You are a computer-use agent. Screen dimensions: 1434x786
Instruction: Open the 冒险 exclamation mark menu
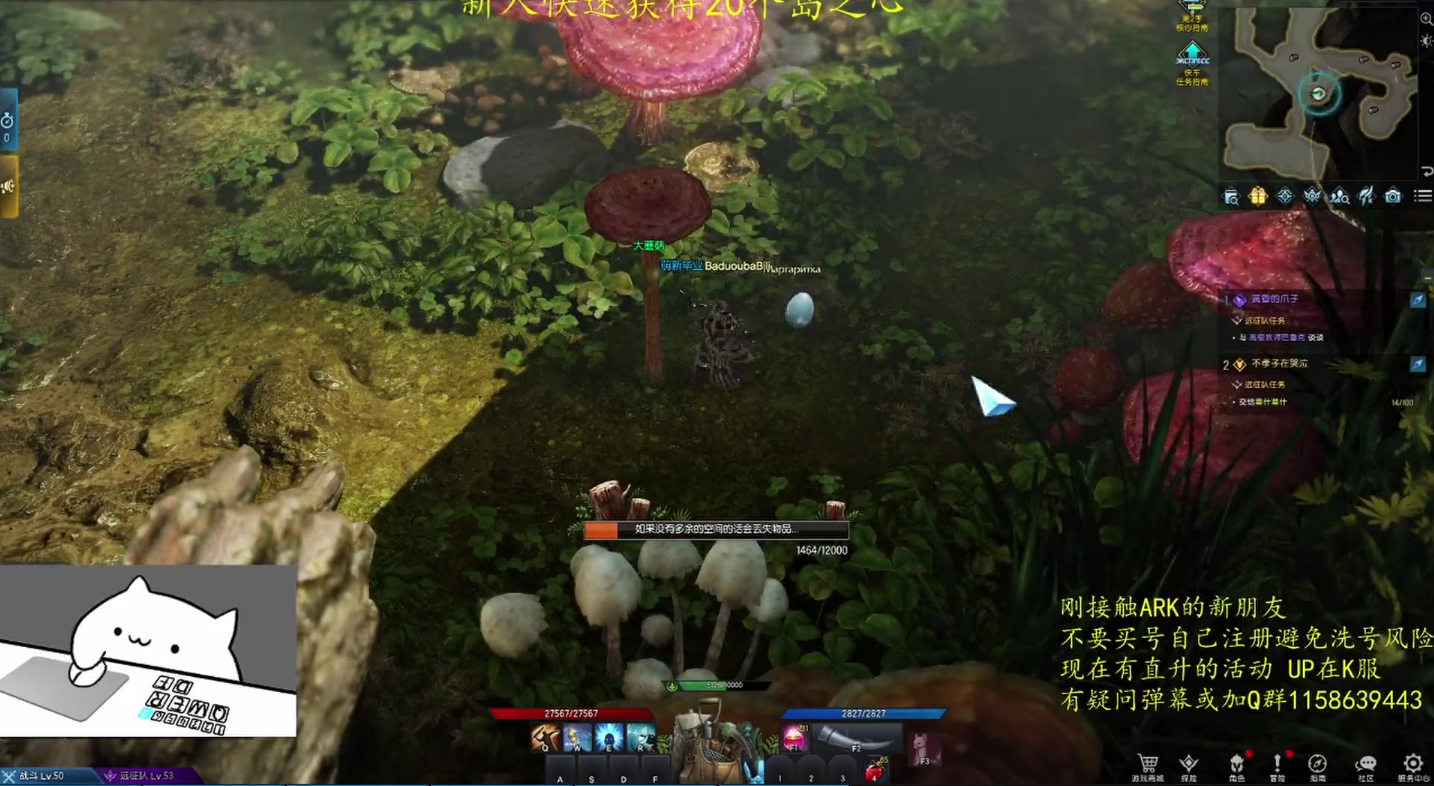(x=1277, y=764)
